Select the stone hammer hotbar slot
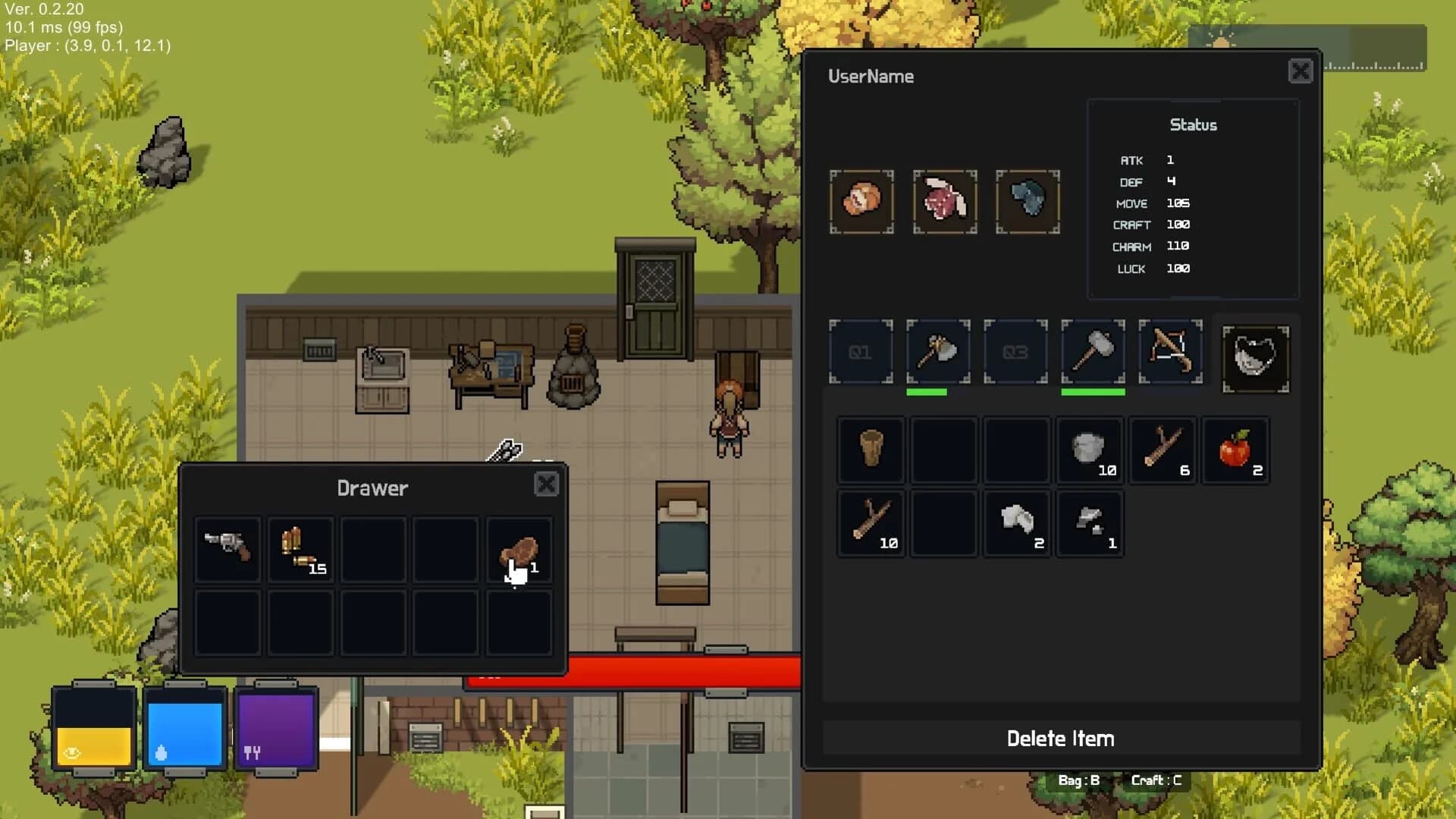This screenshot has height=819, width=1456. coord(1093,350)
